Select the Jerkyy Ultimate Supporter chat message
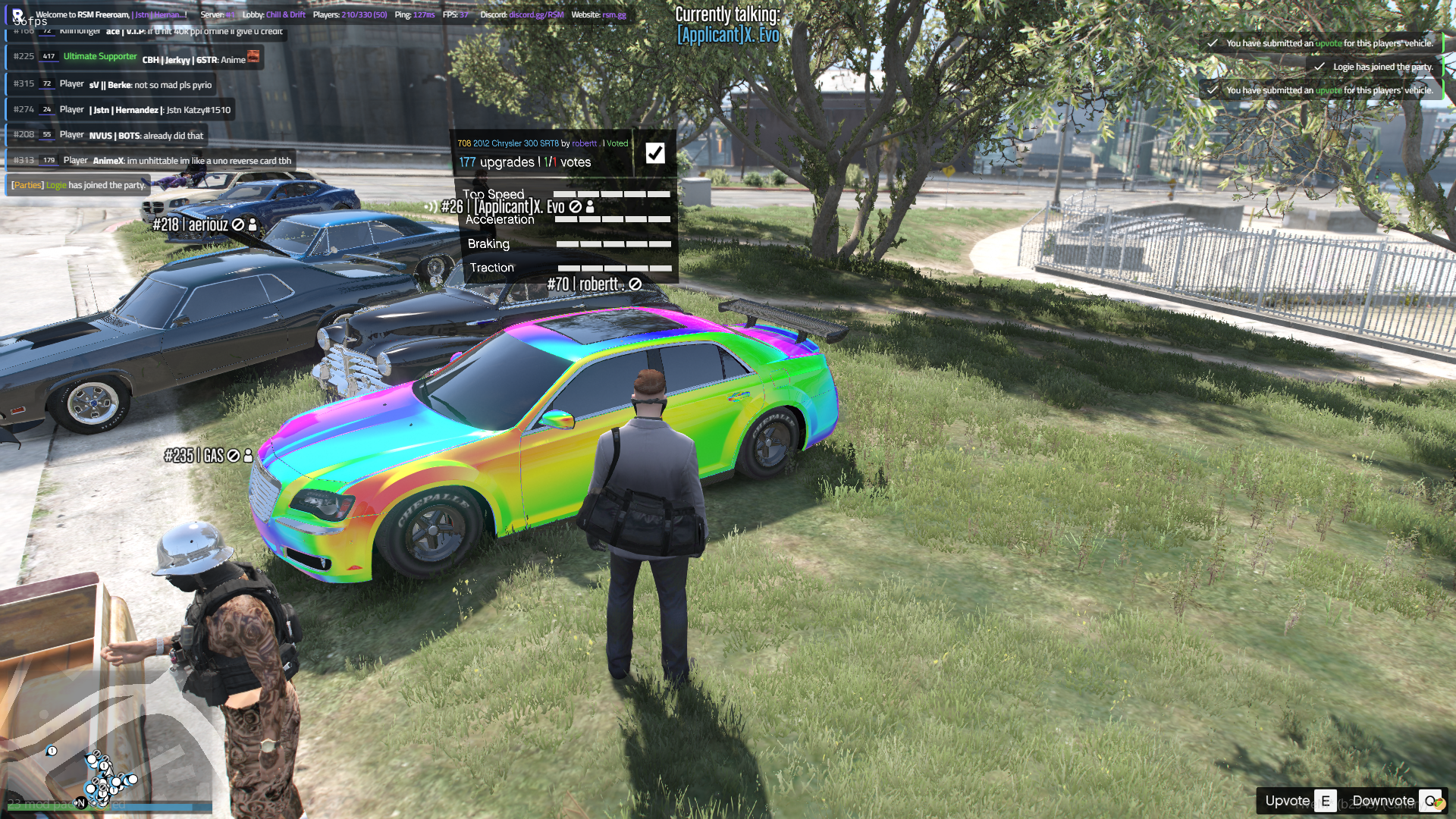This screenshot has width=1456, height=819. pyautogui.click(x=135, y=58)
